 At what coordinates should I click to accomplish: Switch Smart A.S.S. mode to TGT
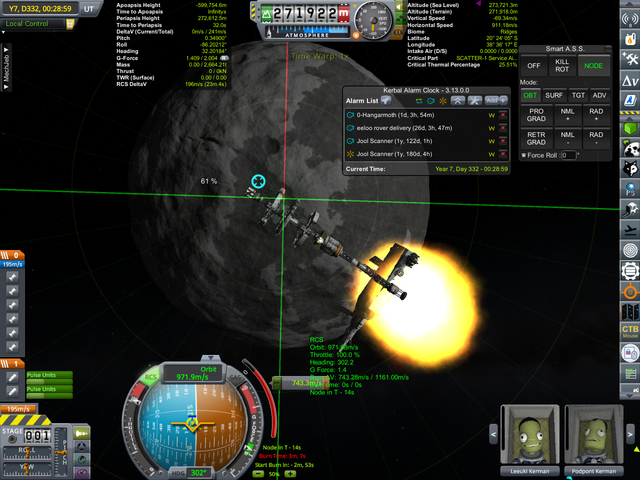[577, 95]
